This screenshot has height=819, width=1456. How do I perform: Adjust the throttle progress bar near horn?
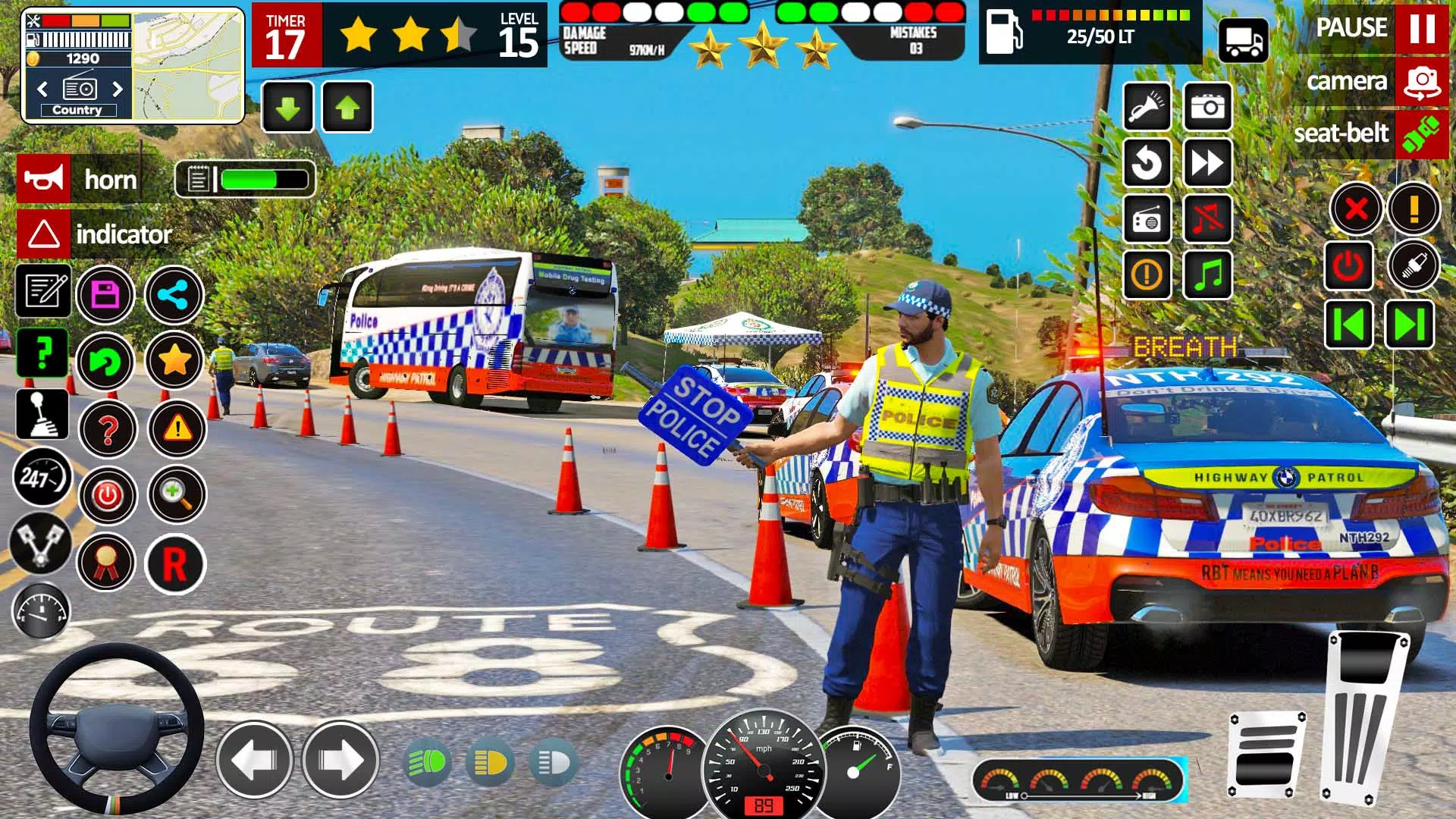(250, 180)
